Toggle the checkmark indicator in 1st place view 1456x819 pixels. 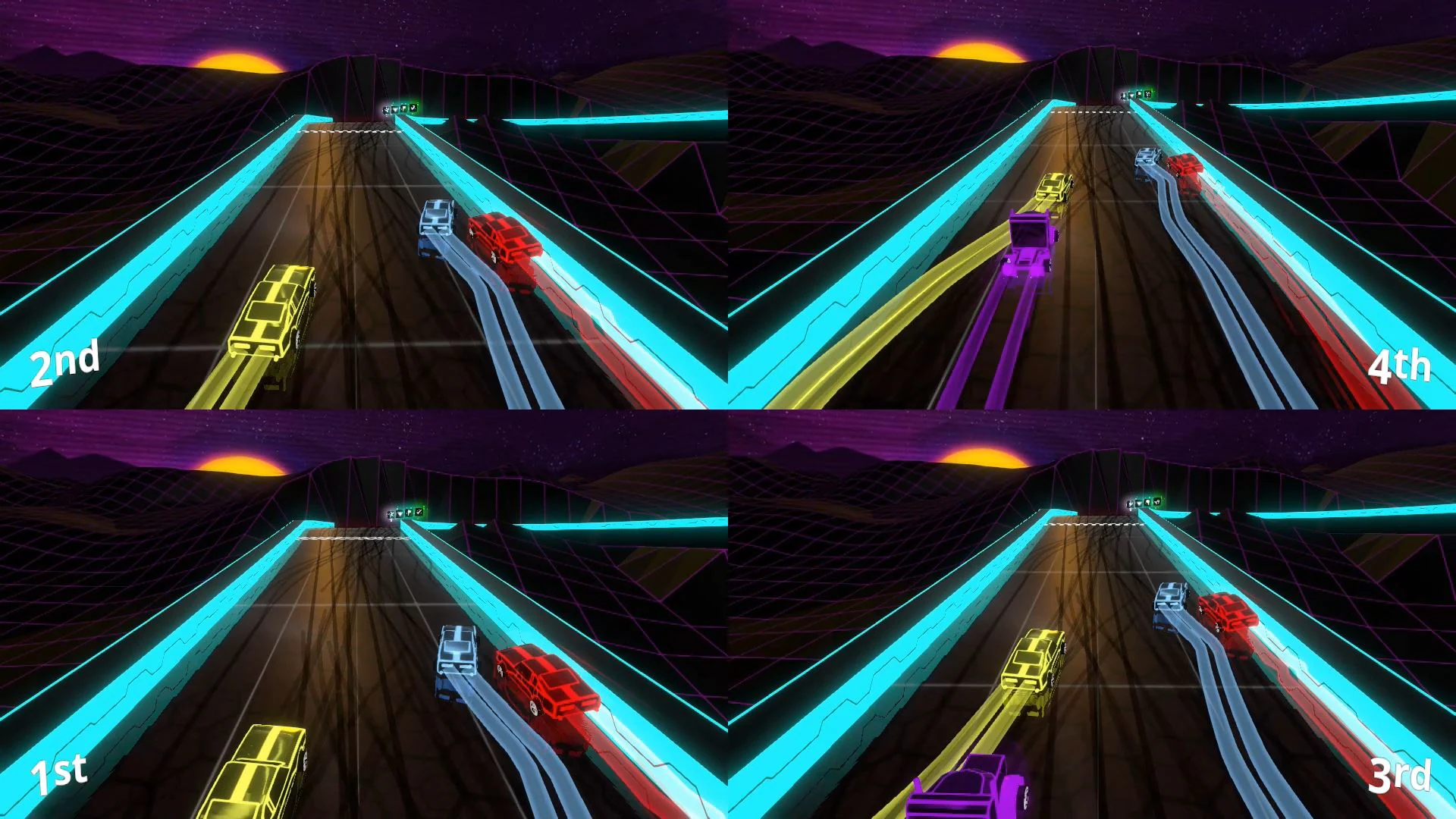[419, 513]
